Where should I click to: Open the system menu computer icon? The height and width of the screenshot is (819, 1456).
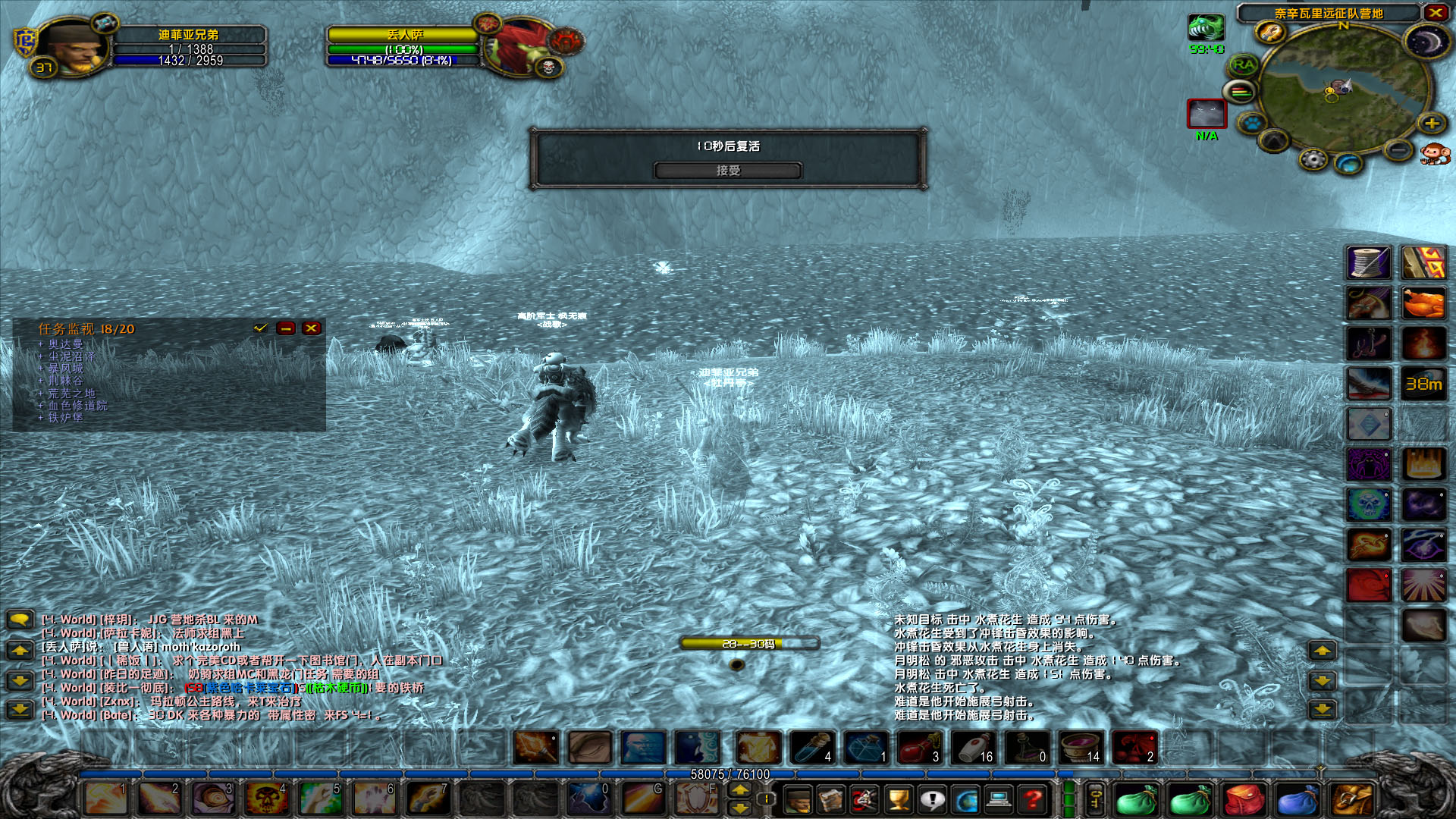coord(997,799)
